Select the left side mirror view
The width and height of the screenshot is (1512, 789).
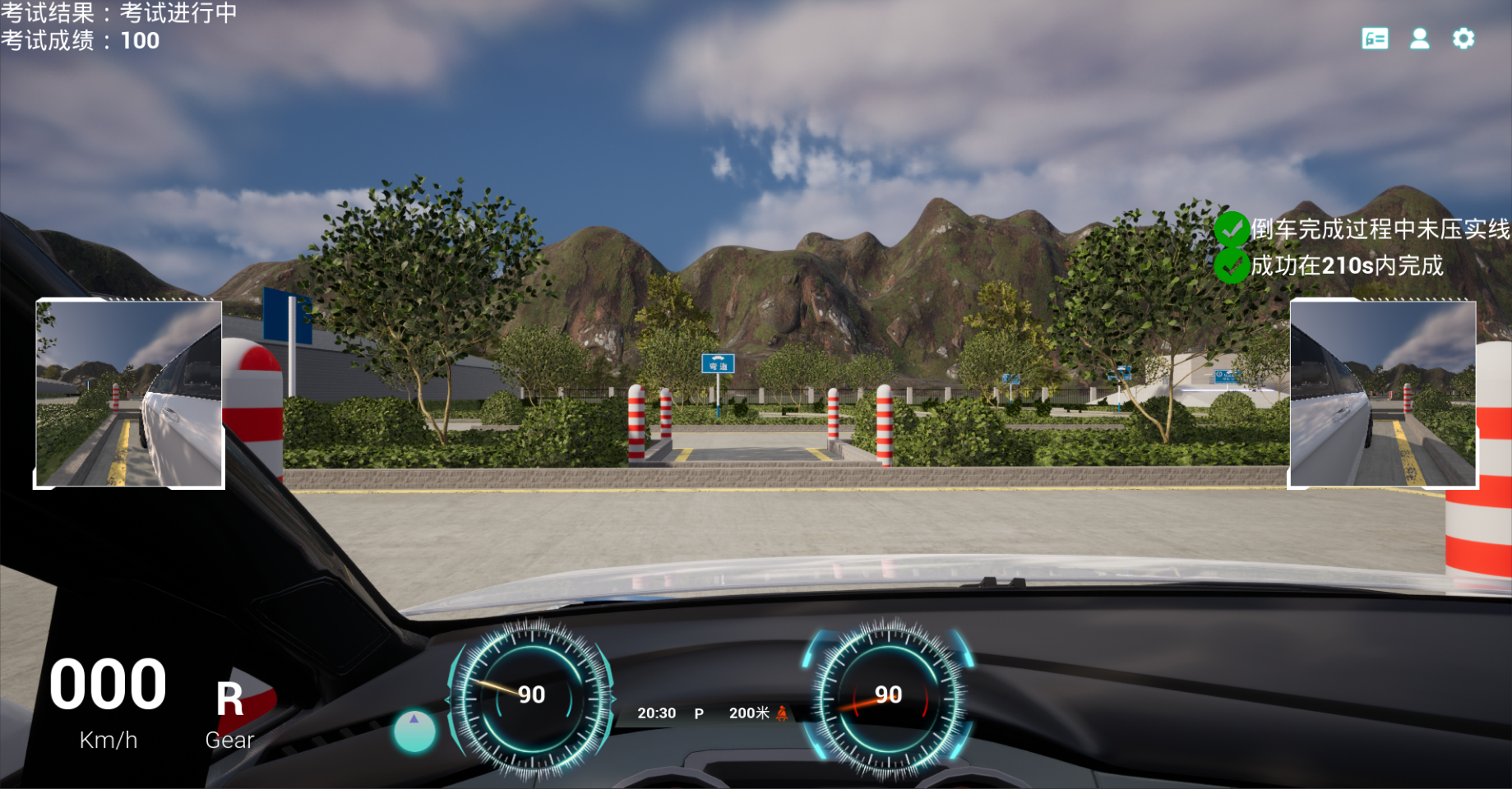coord(129,394)
